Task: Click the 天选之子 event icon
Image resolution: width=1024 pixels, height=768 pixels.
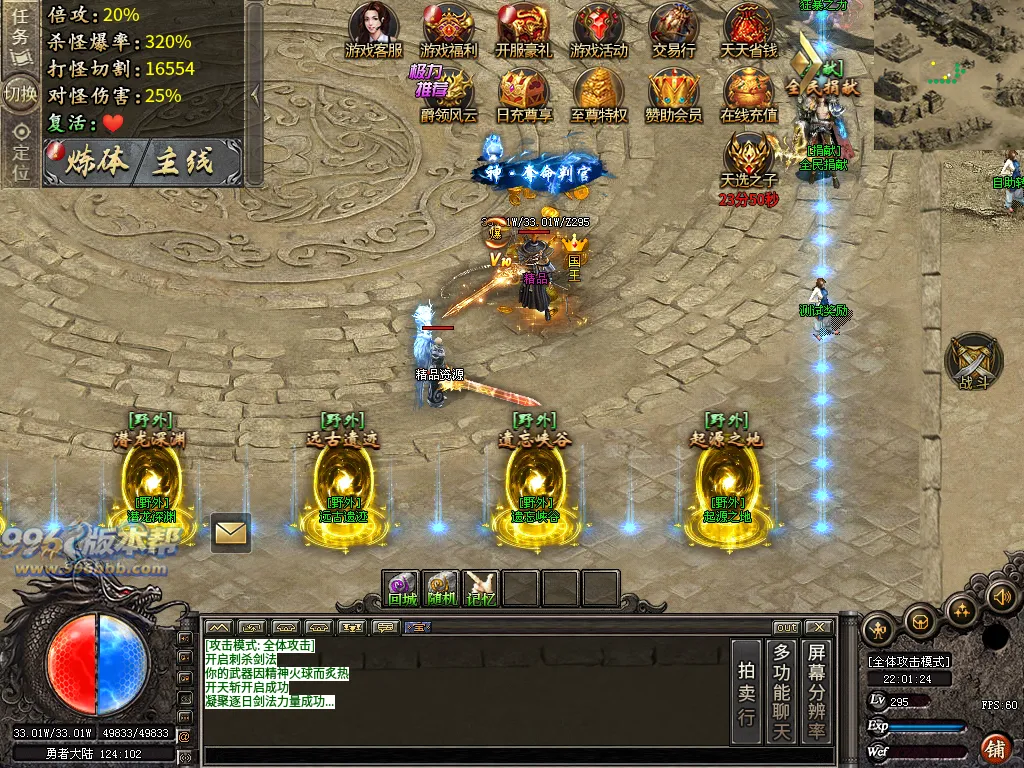Action: coord(748,160)
